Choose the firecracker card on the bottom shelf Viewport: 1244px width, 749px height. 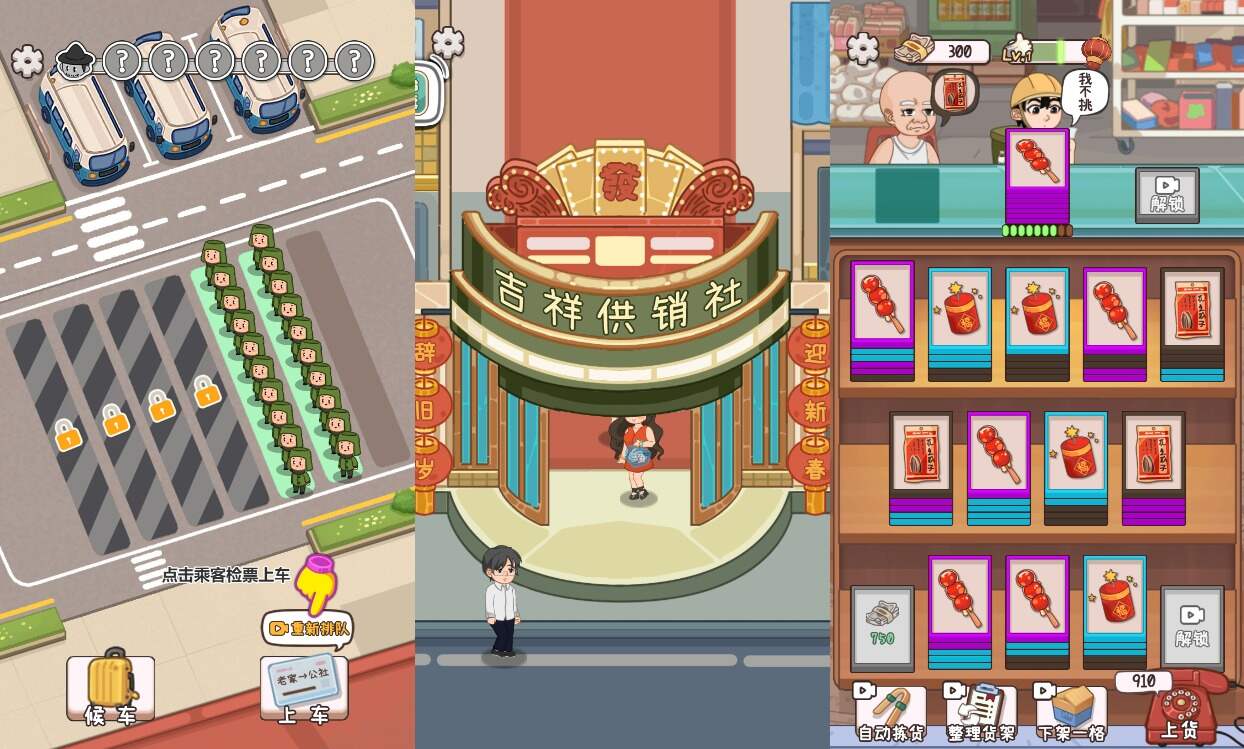click(x=1114, y=598)
